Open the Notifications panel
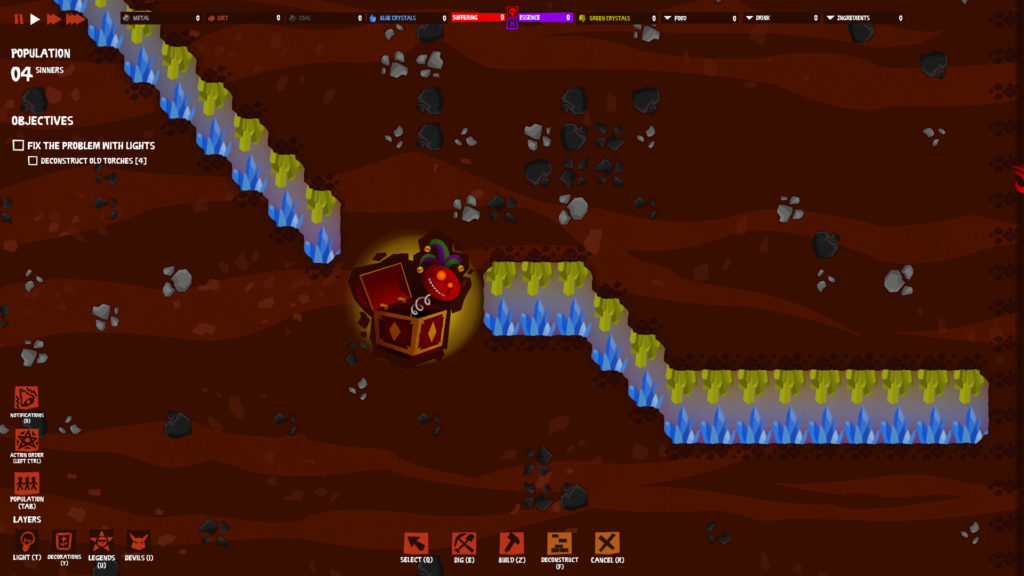 click(x=27, y=398)
